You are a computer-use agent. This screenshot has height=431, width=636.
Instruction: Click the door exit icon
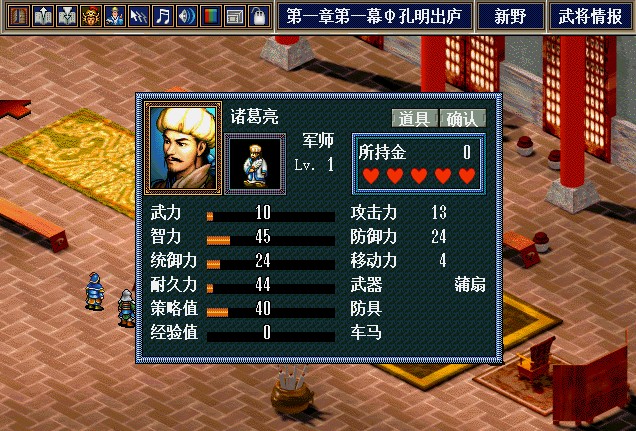click(x=18, y=16)
